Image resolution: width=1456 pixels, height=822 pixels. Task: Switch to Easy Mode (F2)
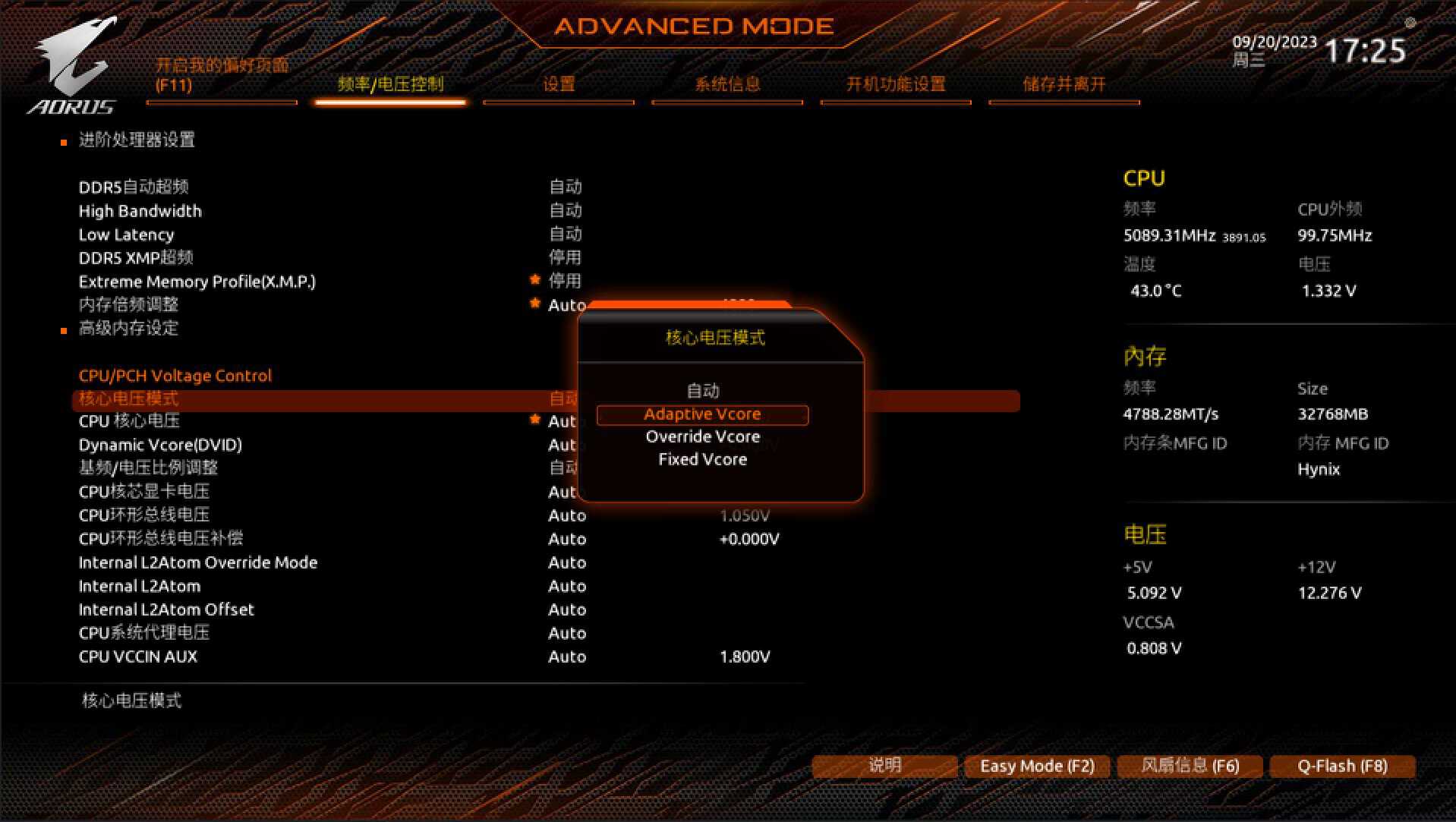pos(1037,766)
